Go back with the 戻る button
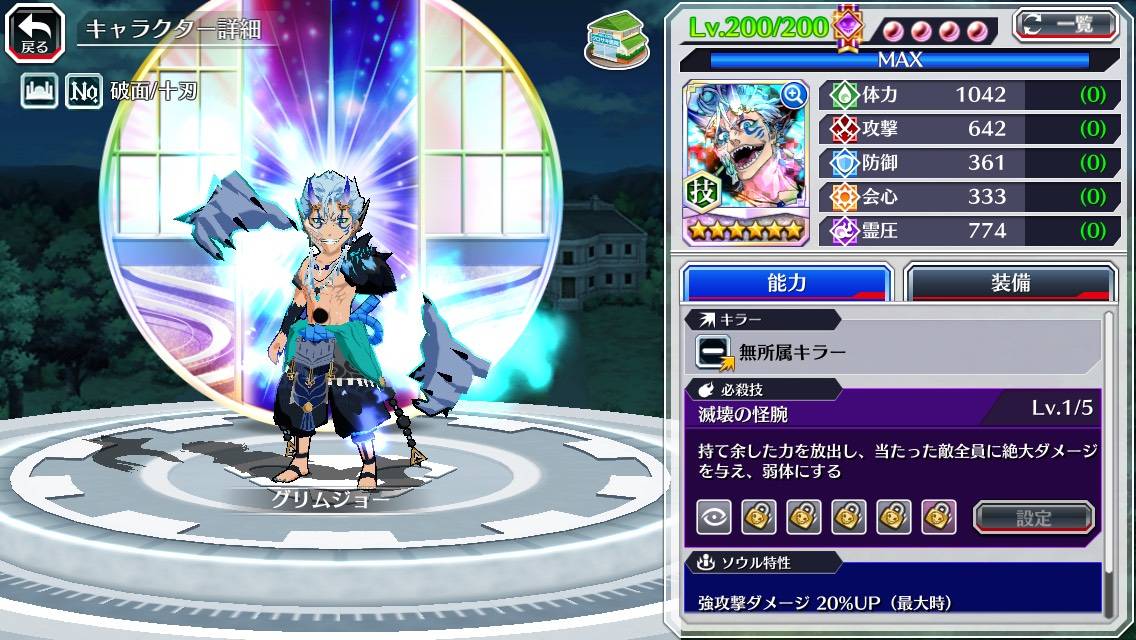This screenshot has width=1136, height=640. click(x=35, y=31)
